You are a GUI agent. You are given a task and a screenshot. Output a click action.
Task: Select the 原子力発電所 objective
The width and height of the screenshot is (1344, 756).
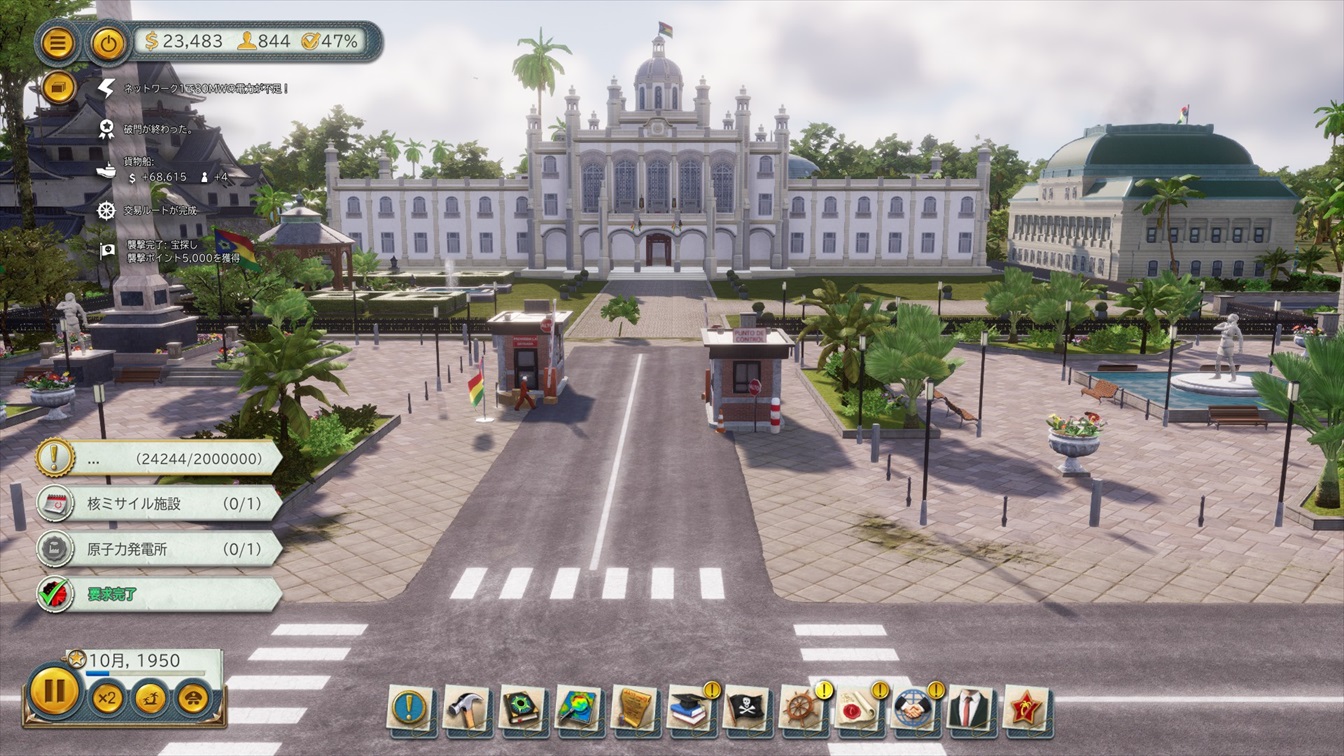click(x=160, y=549)
